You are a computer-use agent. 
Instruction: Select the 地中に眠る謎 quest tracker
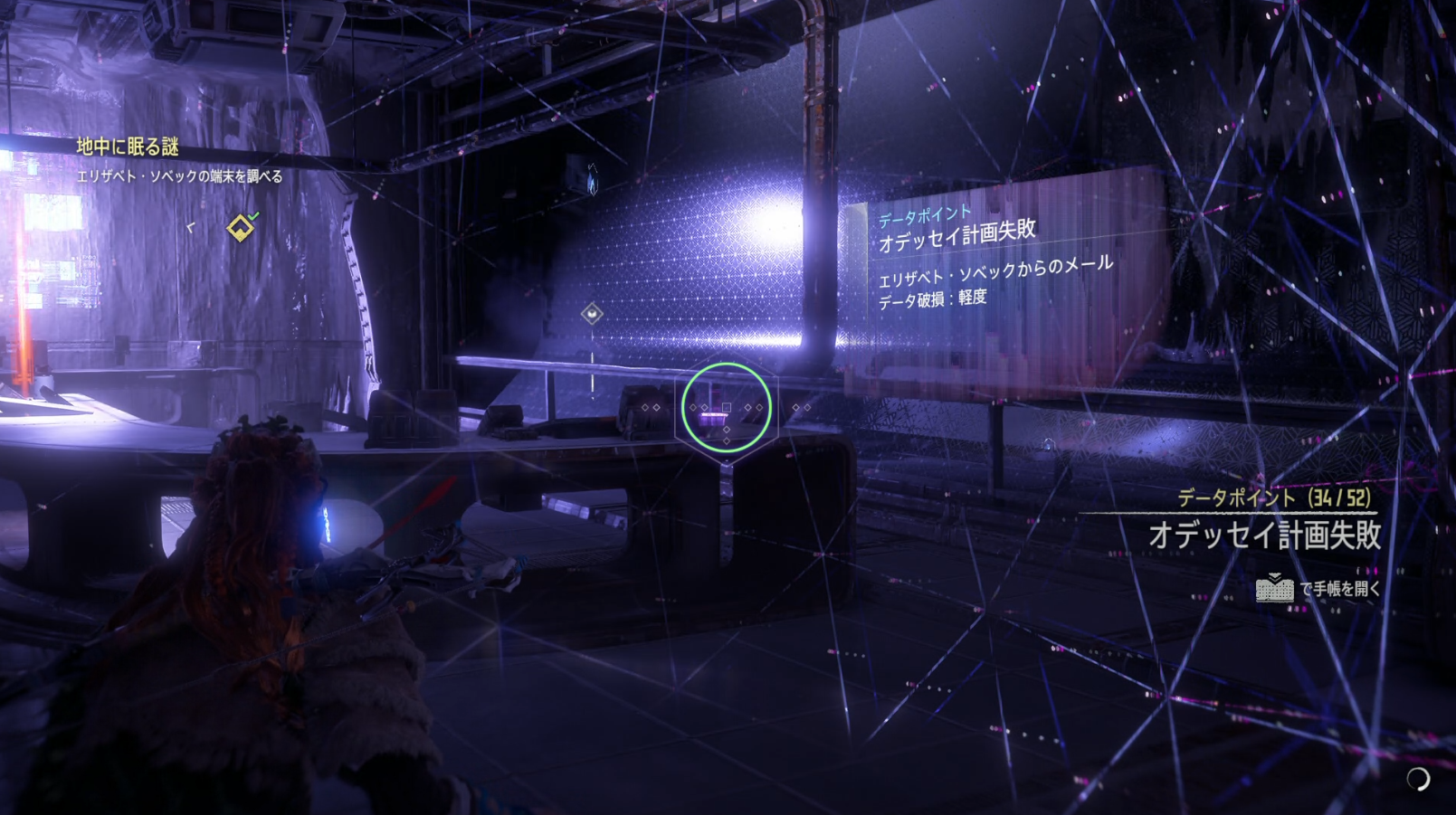click(128, 147)
